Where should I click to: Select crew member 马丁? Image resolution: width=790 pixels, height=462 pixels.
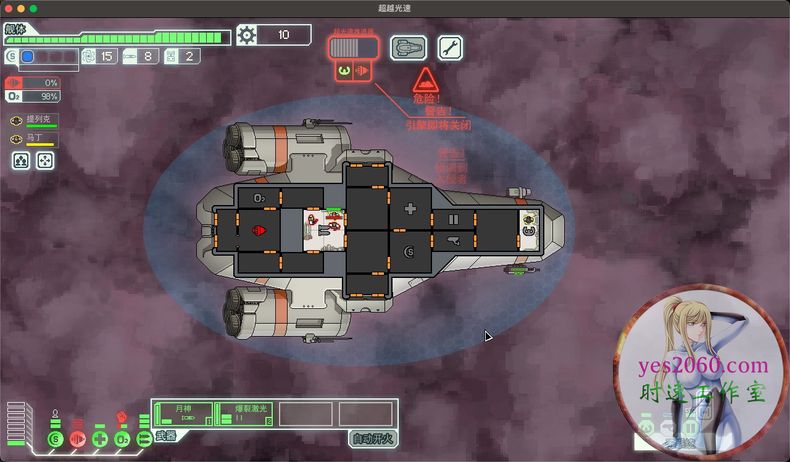click(33, 141)
